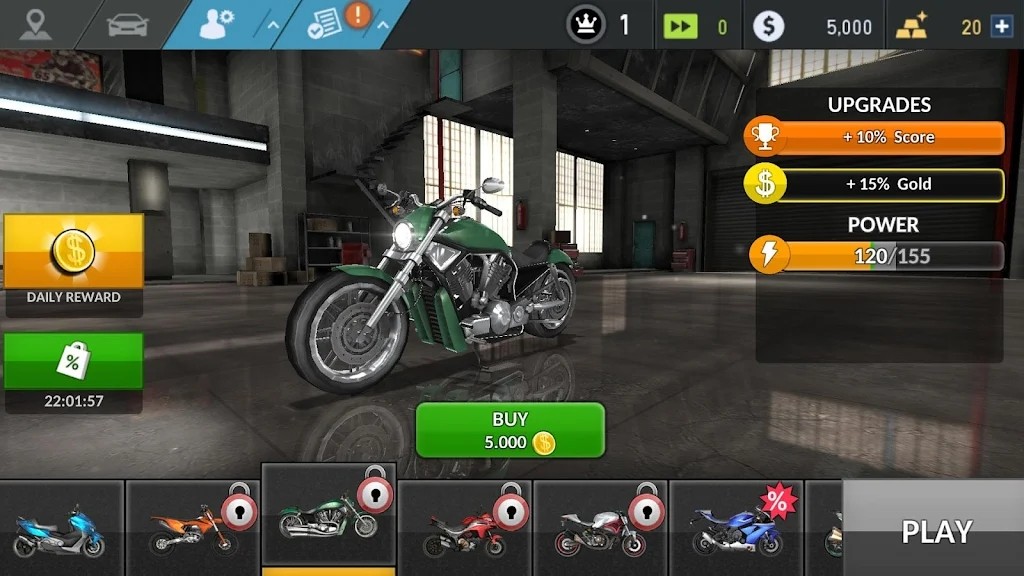Select the +15% Gold upgrade
This screenshot has height=576, width=1024.
point(875,184)
